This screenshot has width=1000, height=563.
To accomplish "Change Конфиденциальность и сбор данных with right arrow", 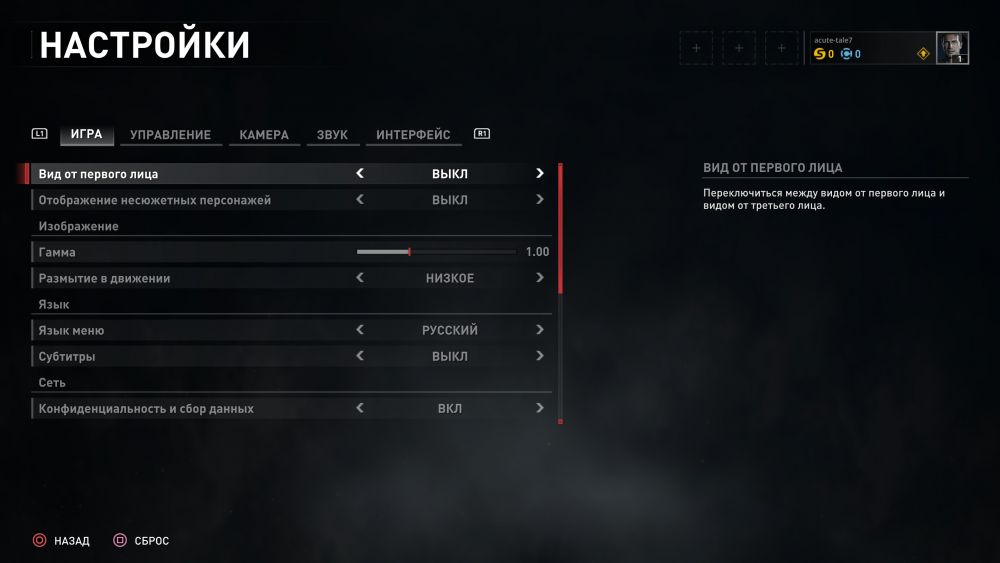I will tap(540, 408).
